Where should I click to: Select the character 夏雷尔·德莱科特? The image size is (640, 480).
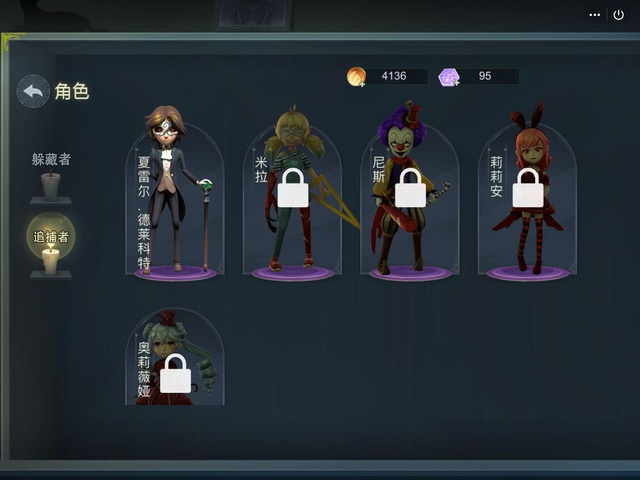tap(175, 200)
